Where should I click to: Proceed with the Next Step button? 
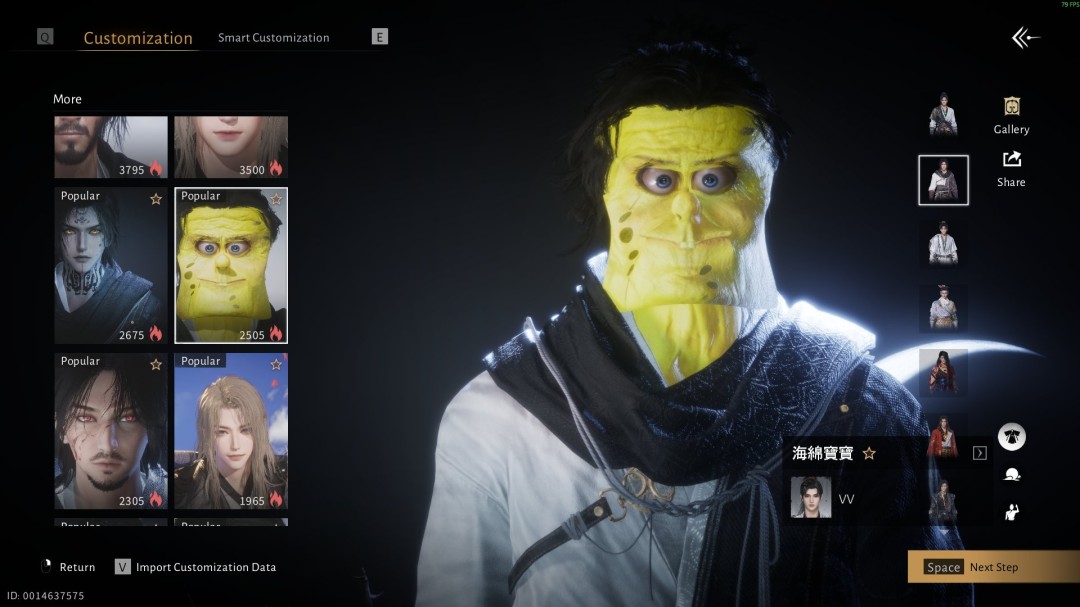click(992, 567)
